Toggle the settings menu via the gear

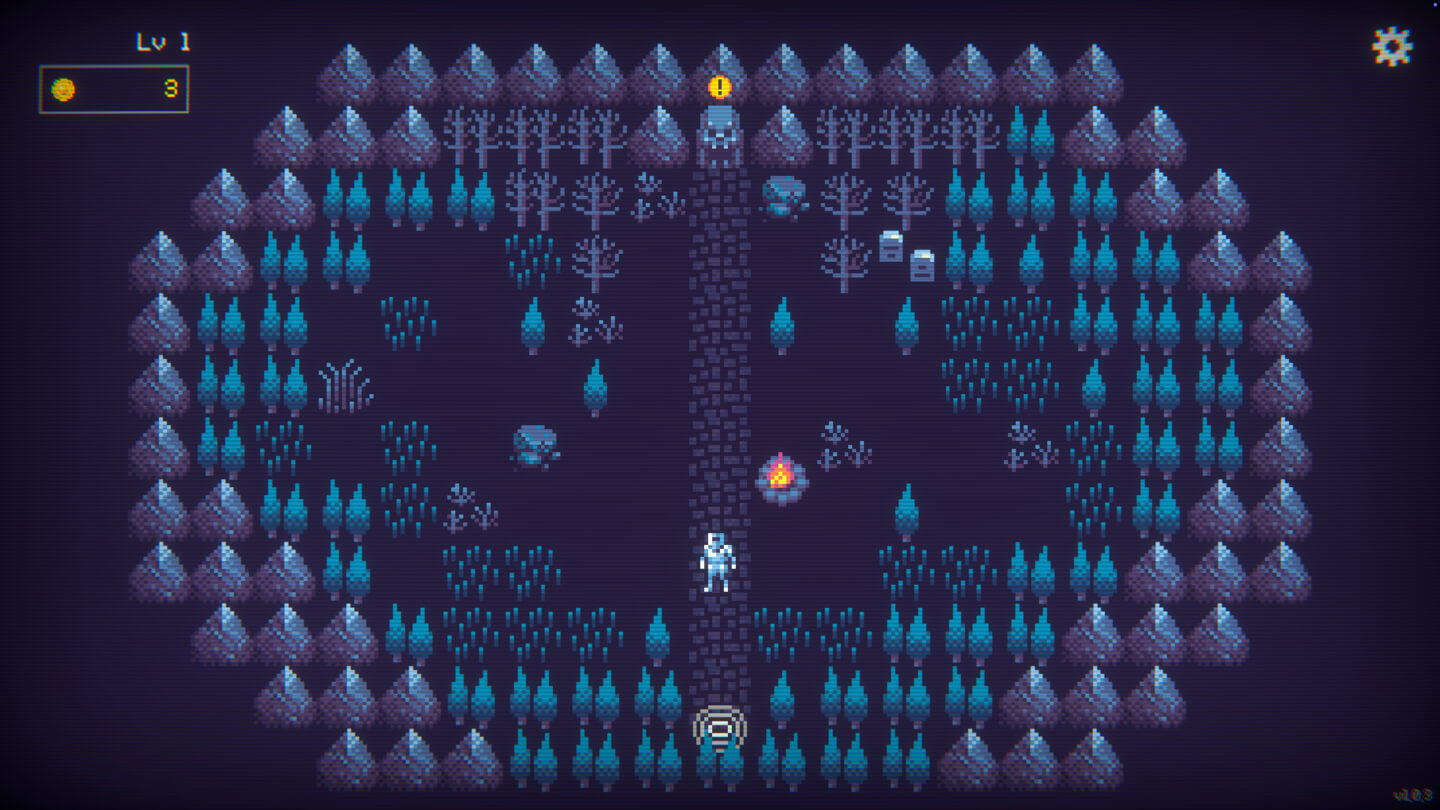[x=1392, y=45]
